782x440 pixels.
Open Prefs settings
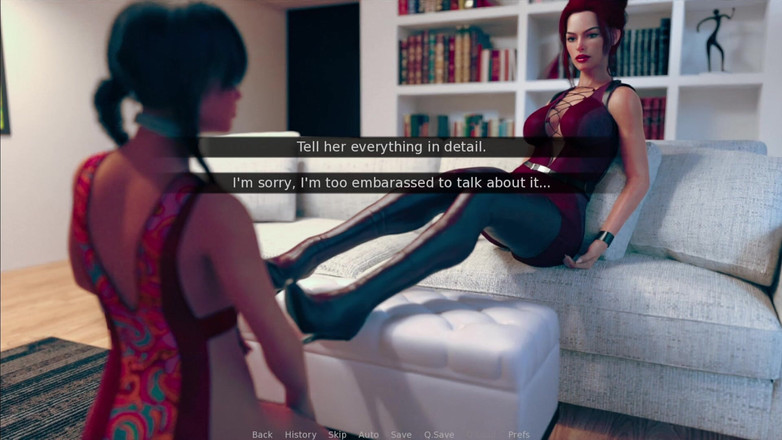(x=518, y=434)
